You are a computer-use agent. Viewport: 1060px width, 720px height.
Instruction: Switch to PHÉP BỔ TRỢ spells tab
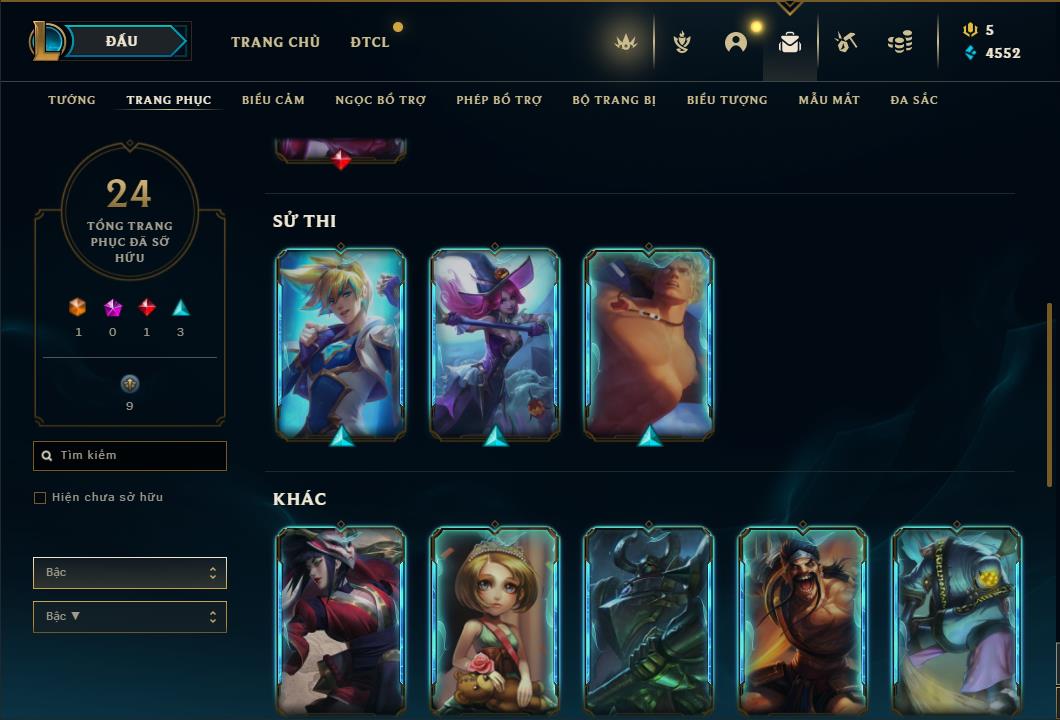[x=499, y=100]
